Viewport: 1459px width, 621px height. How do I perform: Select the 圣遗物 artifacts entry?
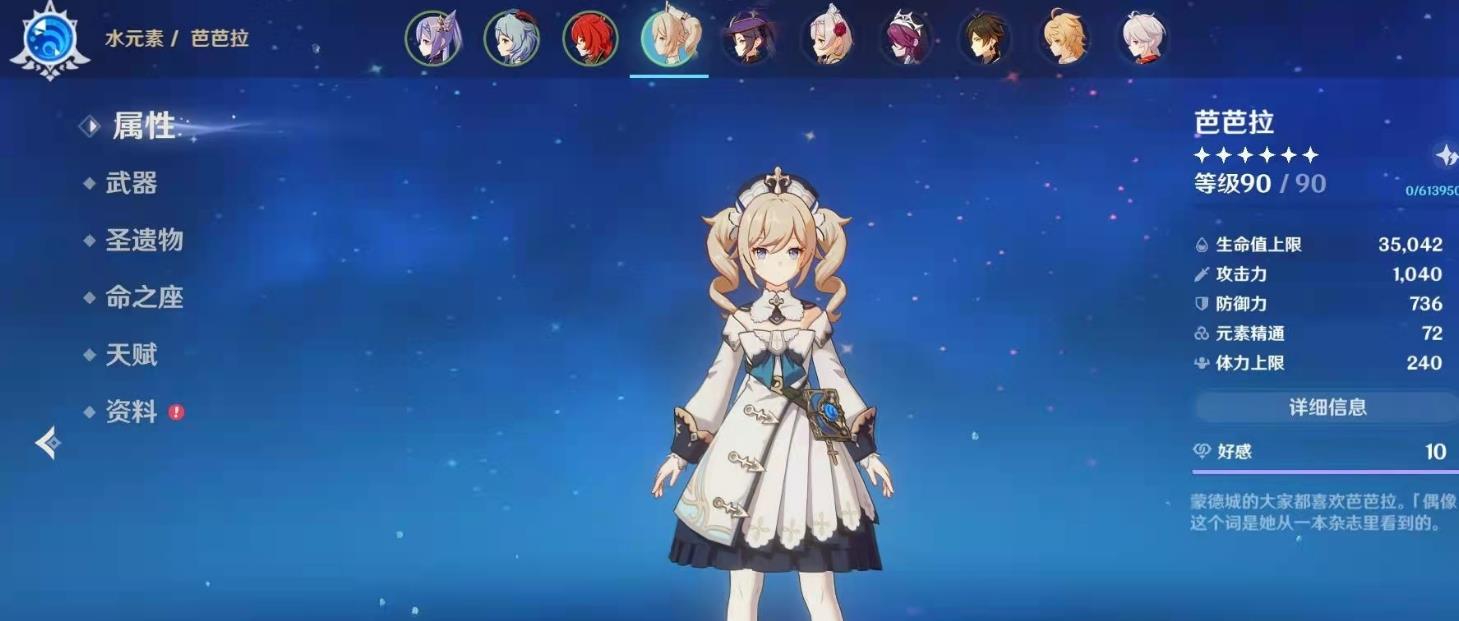(x=144, y=240)
